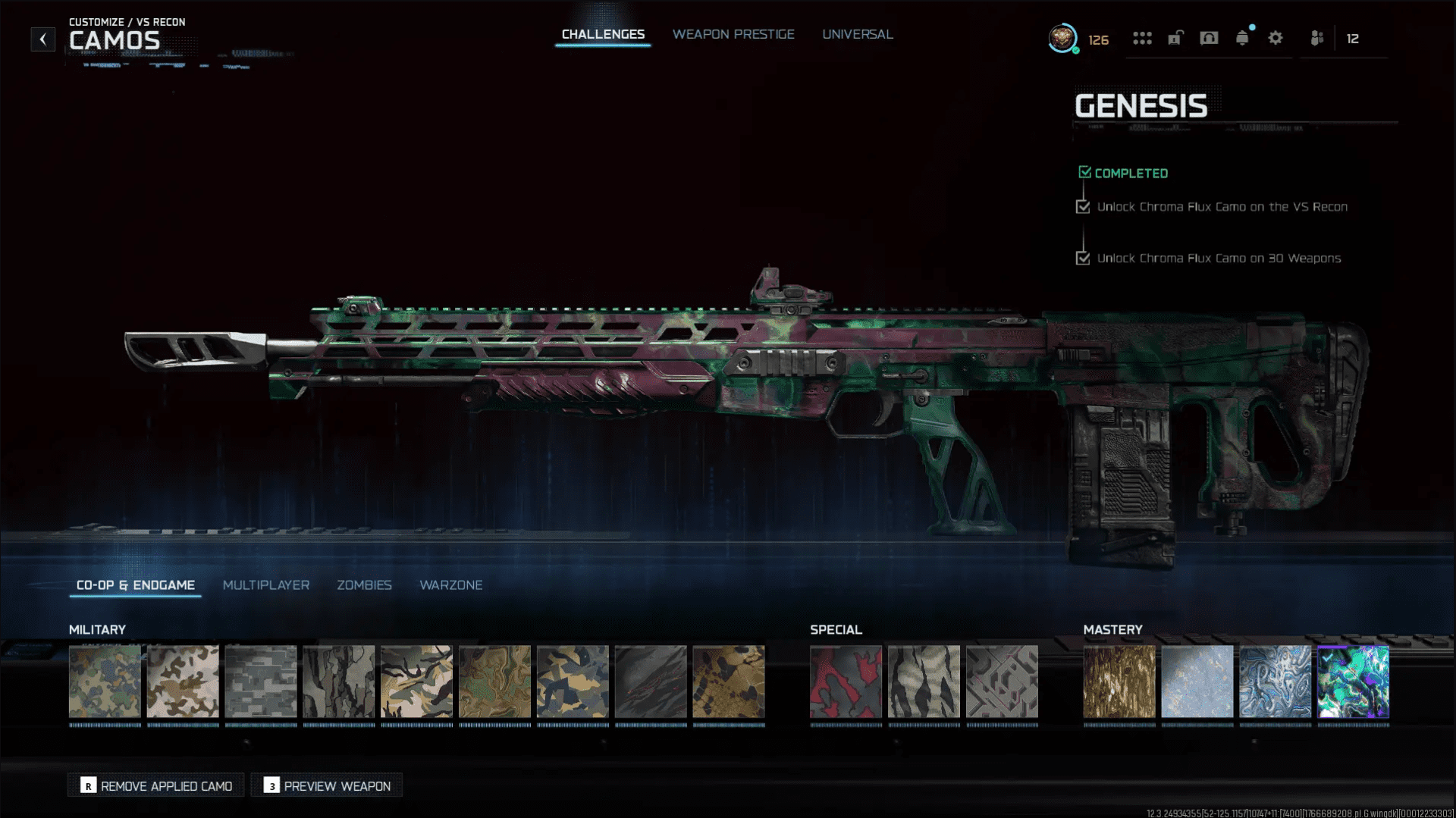Select the gold Mastery camo
The height and width of the screenshot is (818, 1456).
(1119, 682)
